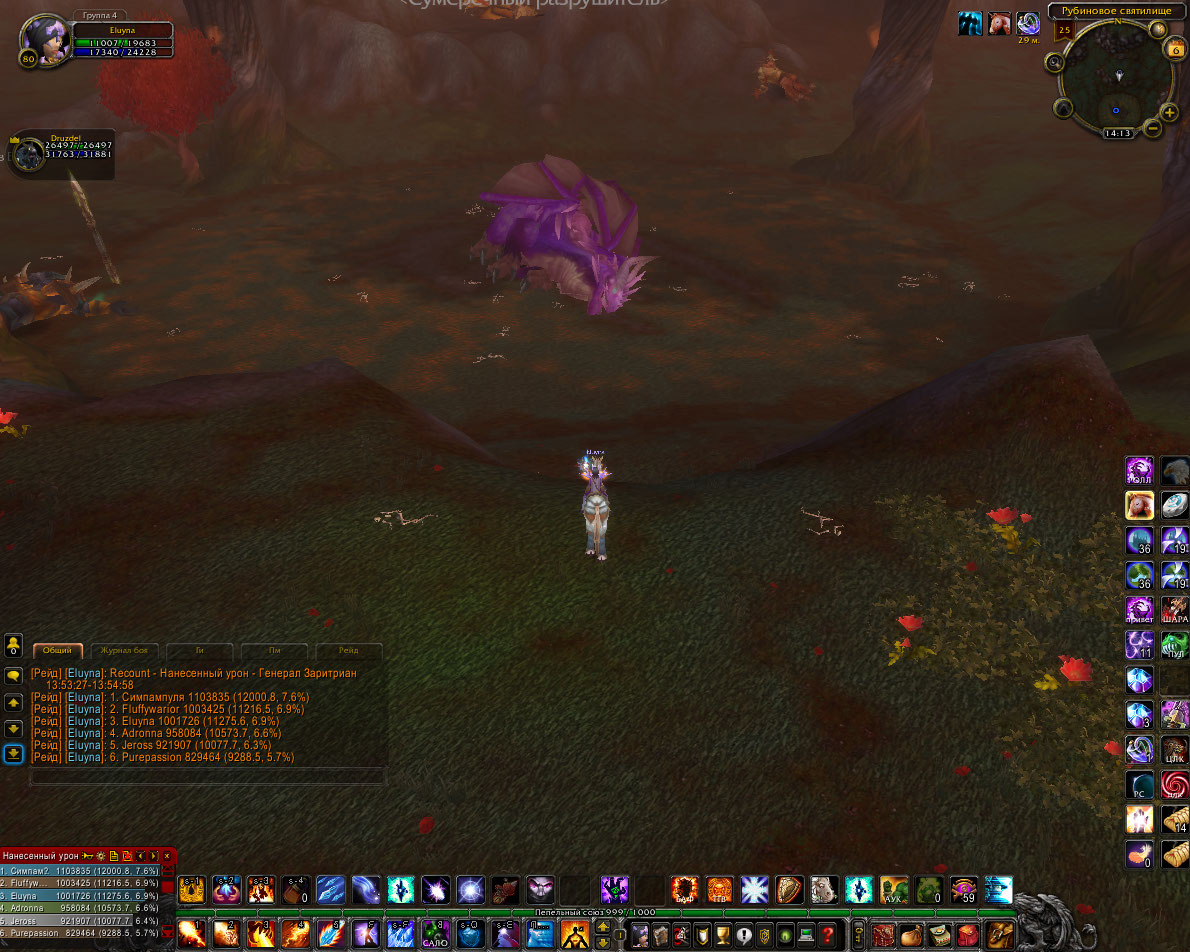Click the minimap terrain view
1190x952 pixels.
click(1114, 78)
